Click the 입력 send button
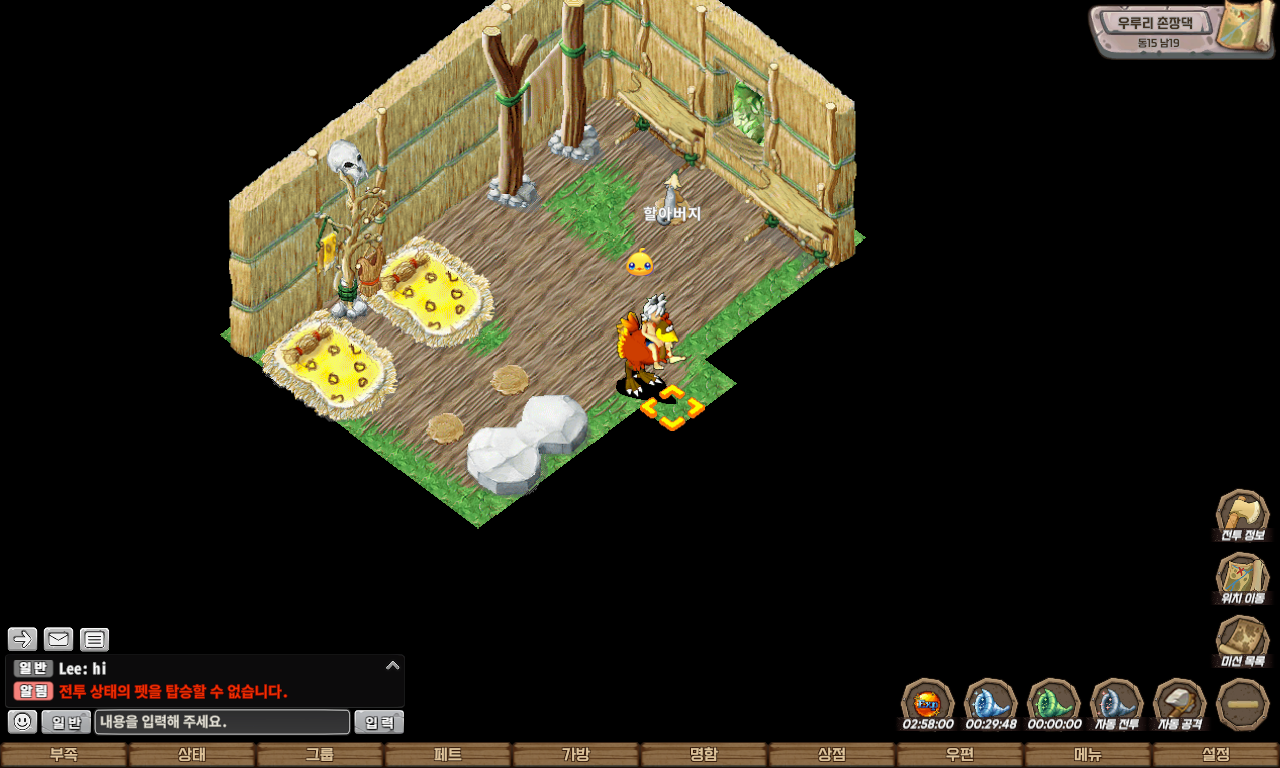Image resolution: width=1280 pixels, height=768 pixels. (x=379, y=722)
